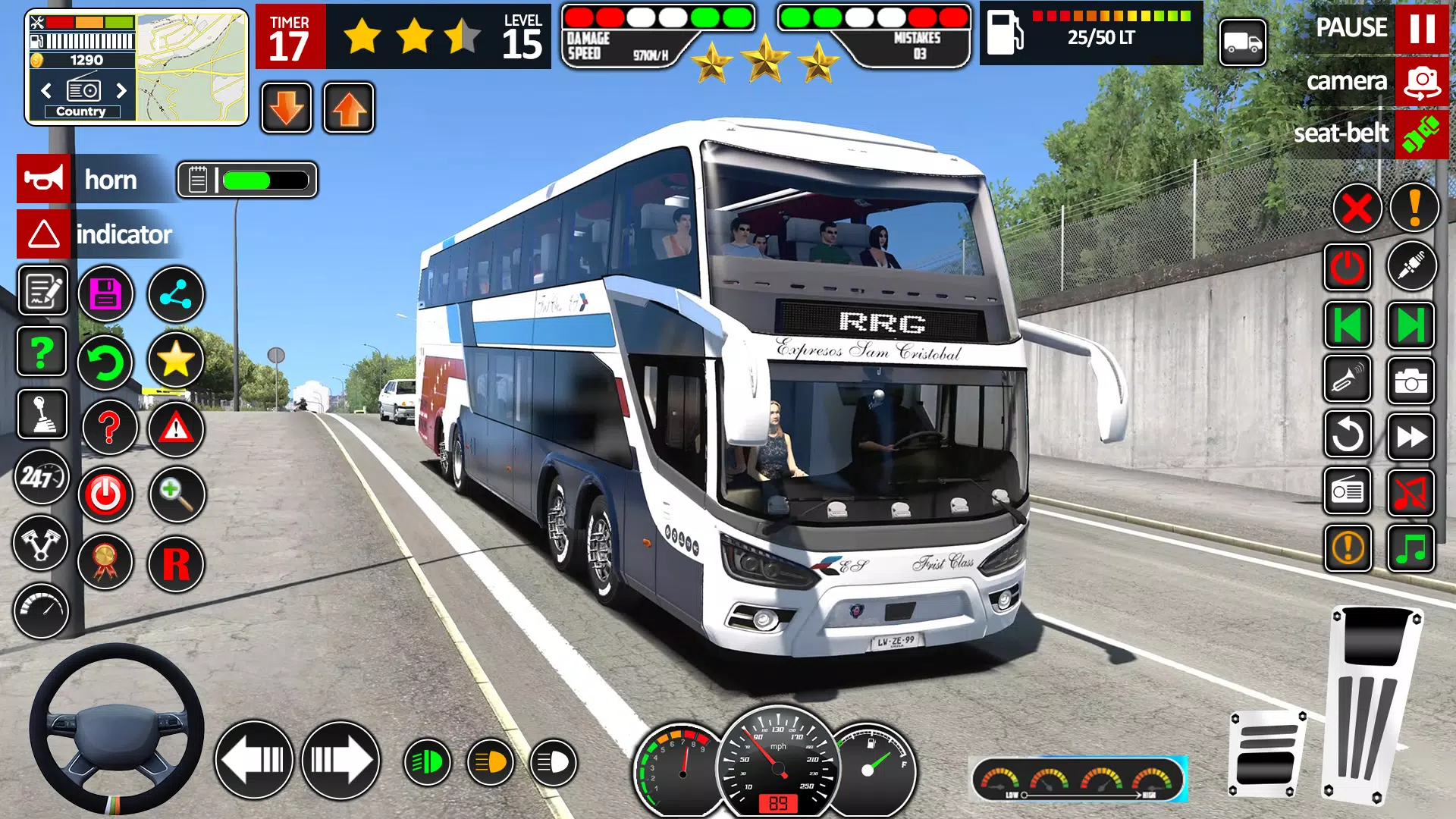Screen dimensions: 1456x819
Task: Close using the red X button
Action: (1357, 208)
